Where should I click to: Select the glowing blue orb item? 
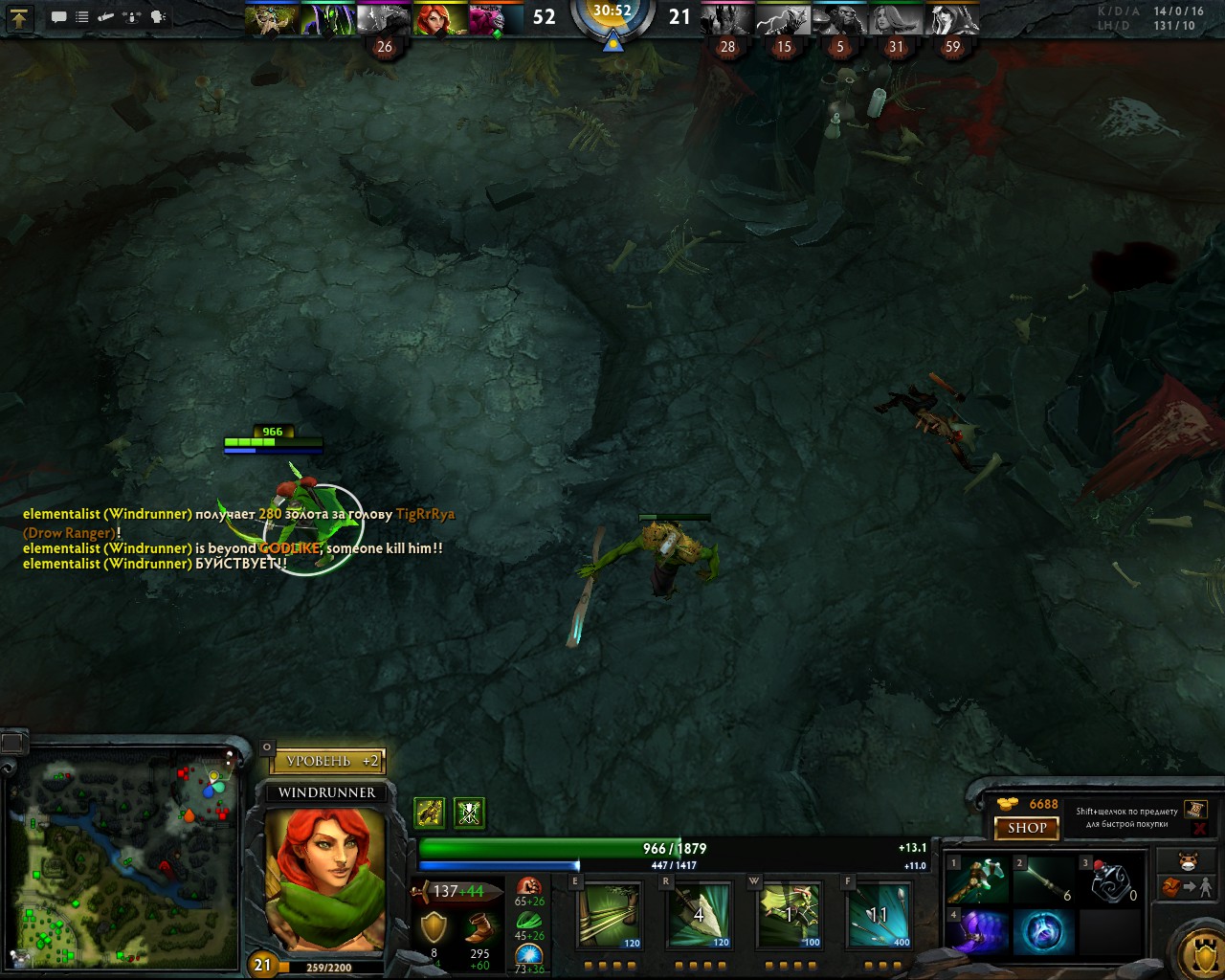point(1044,932)
